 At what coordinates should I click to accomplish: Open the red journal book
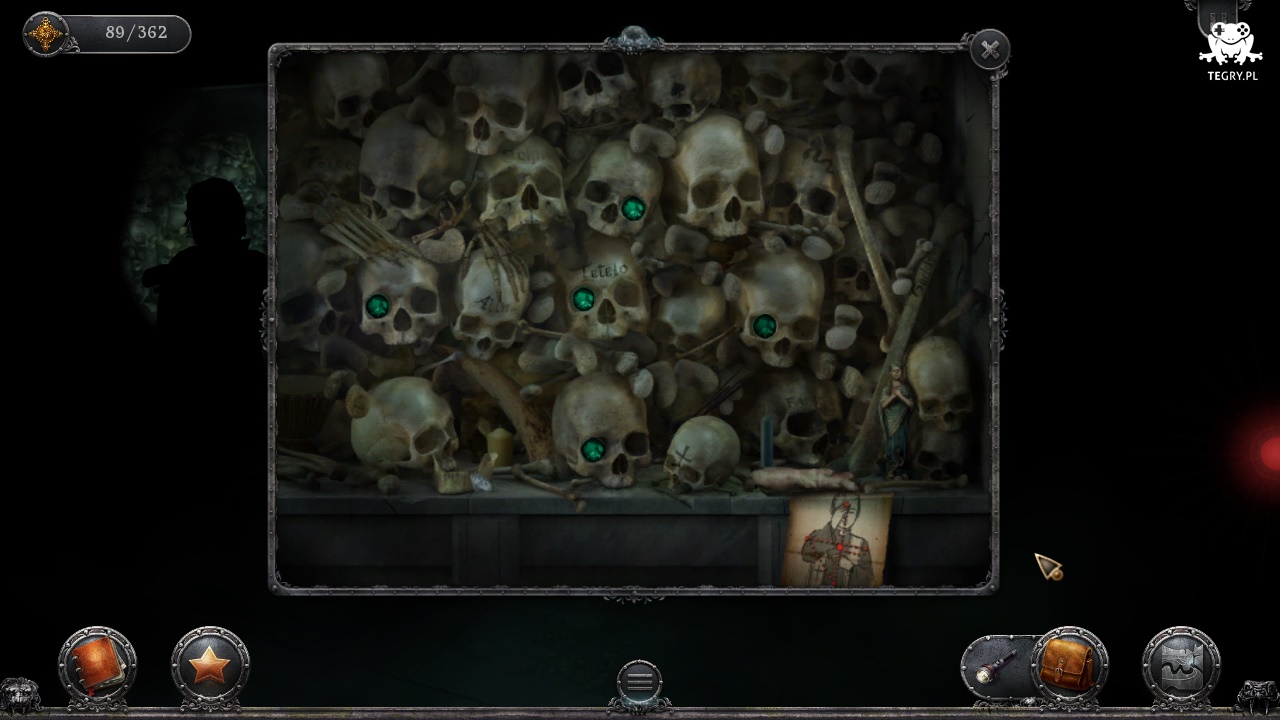[97, 663]
